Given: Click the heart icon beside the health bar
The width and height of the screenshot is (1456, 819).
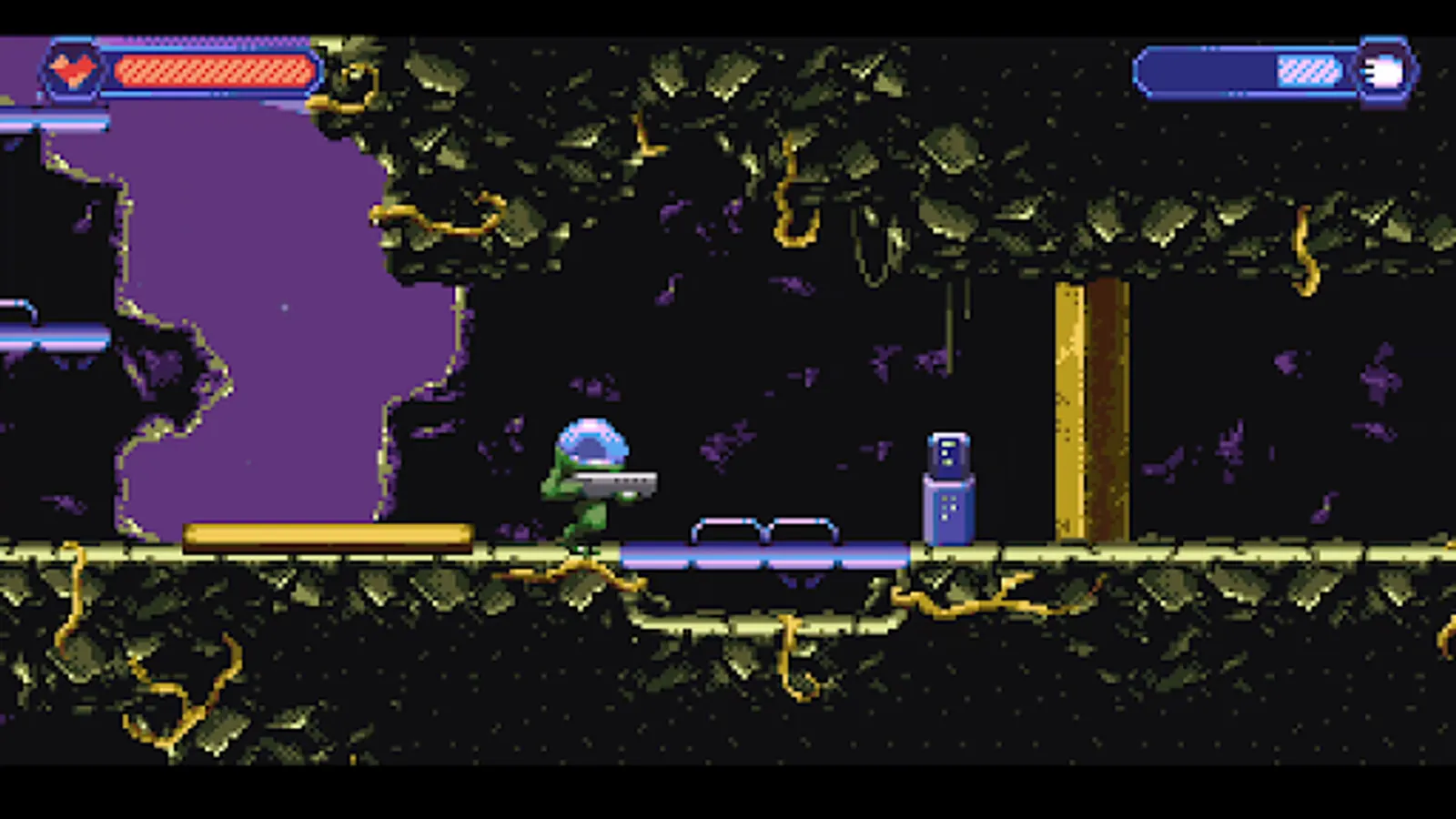Looking at the screenshot, I should [75, 68].
